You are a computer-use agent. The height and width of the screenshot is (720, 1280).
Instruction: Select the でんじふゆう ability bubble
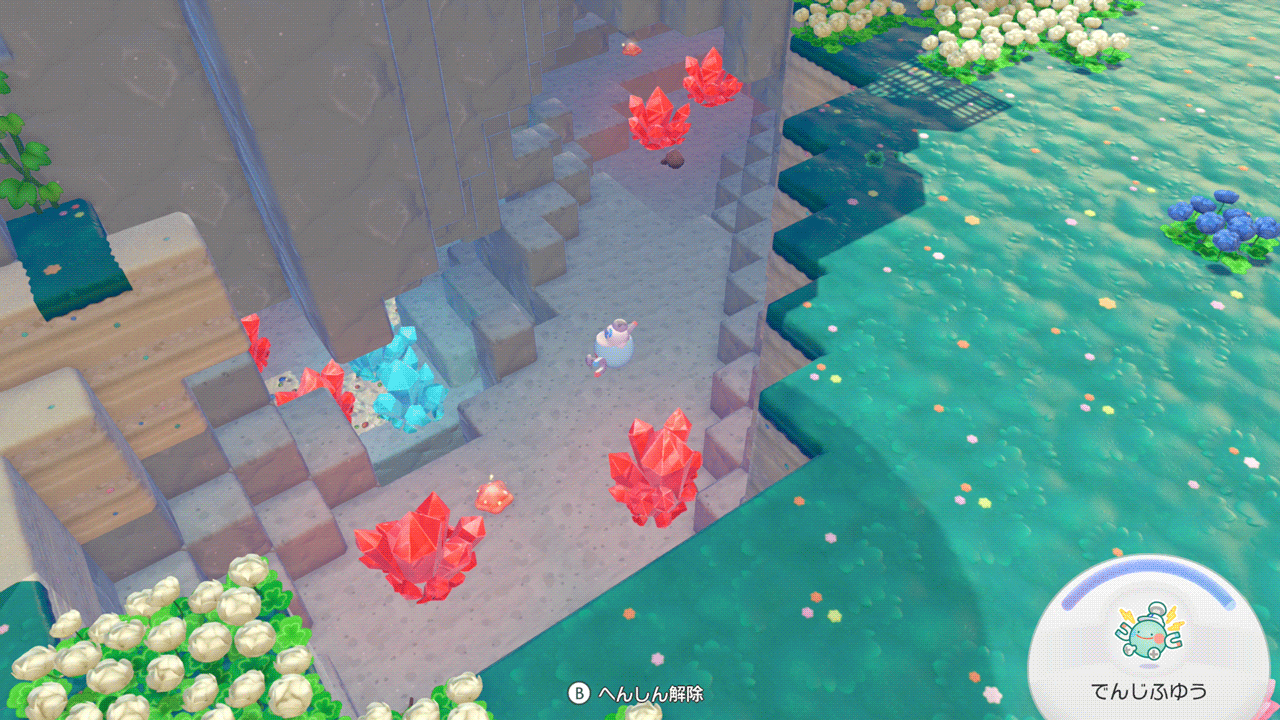point(1148,642)
